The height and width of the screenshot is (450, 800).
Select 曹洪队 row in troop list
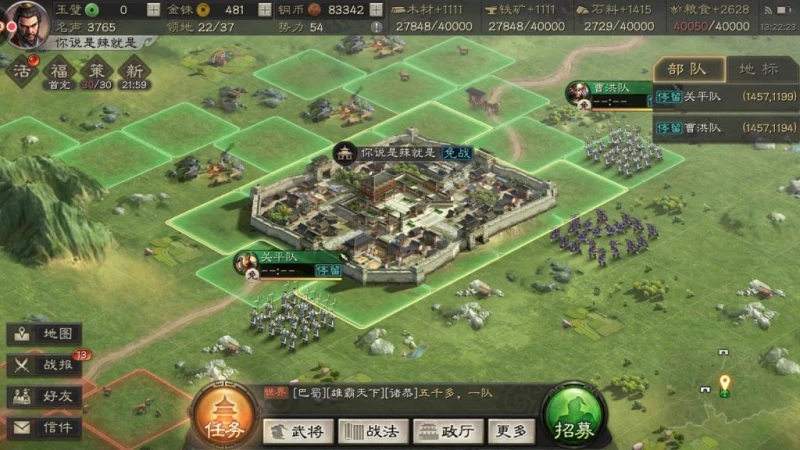(x=725, y=128)
